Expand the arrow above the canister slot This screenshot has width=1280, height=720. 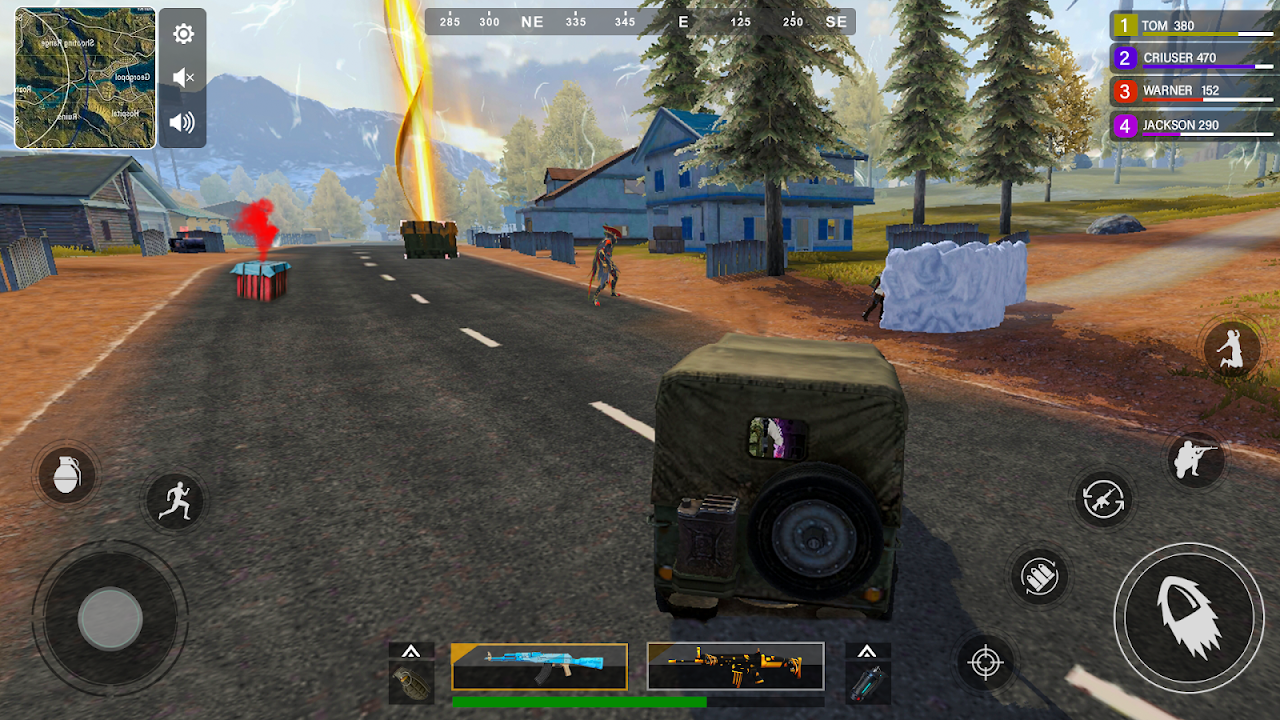click(x=867, y=651)
